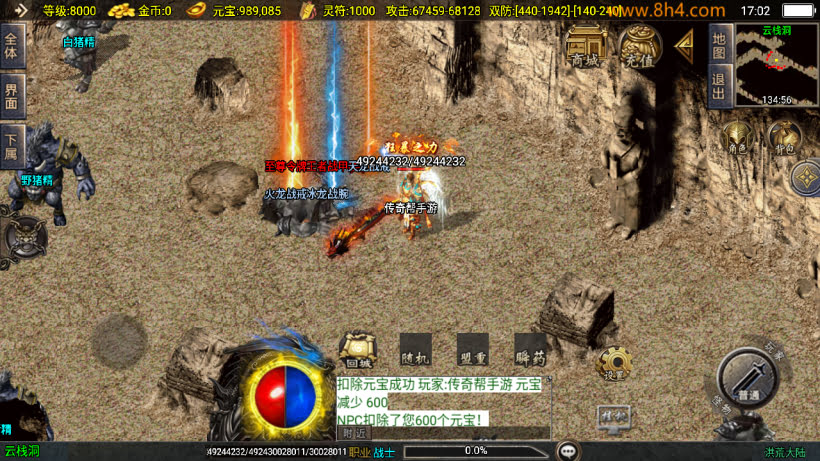The image size is (820, 461).
Task: Collapse the top icons with the gold arrow
Action: (685, 44)
